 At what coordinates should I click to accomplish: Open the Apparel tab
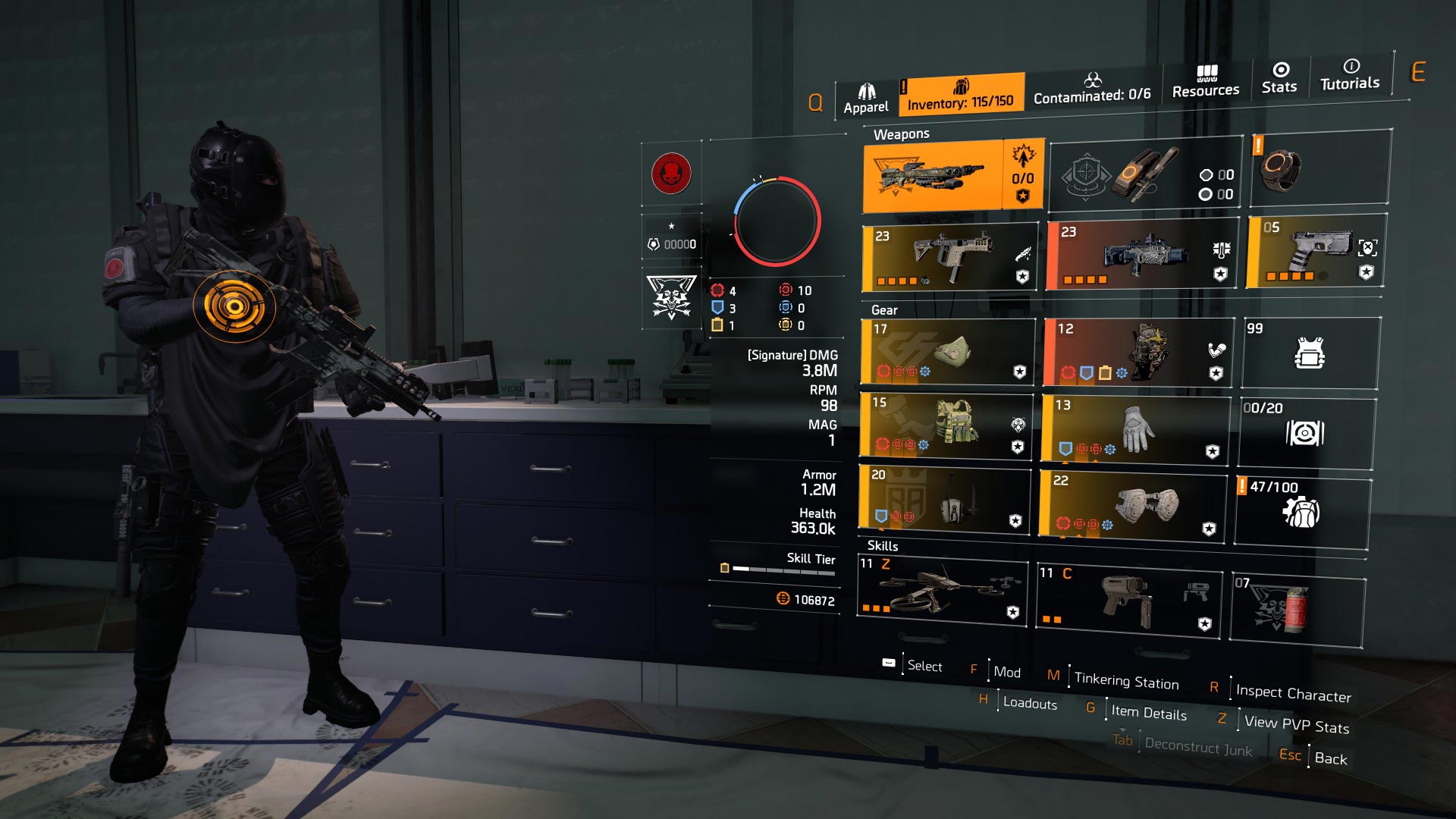click(x=866, y=99)
